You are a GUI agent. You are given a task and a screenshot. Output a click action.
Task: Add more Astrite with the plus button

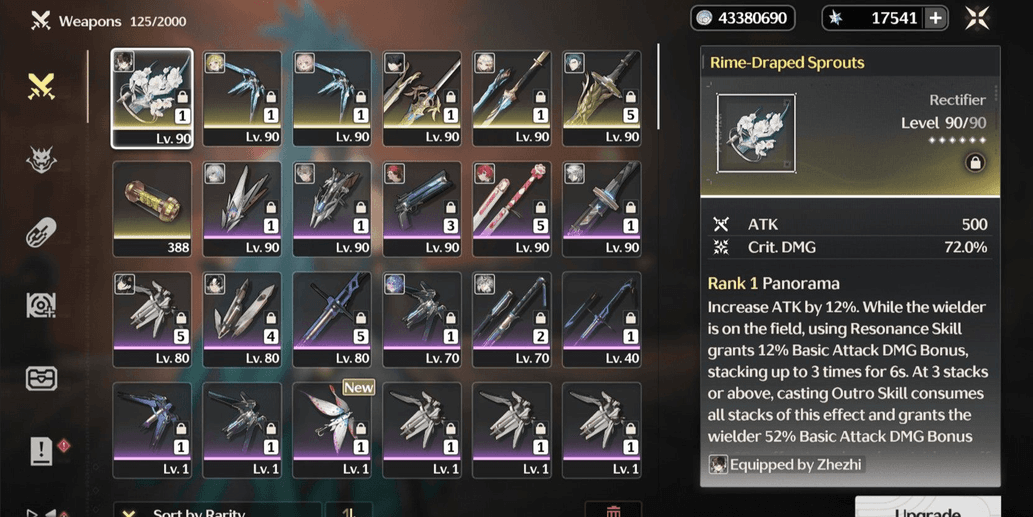[x=936, y=18]
